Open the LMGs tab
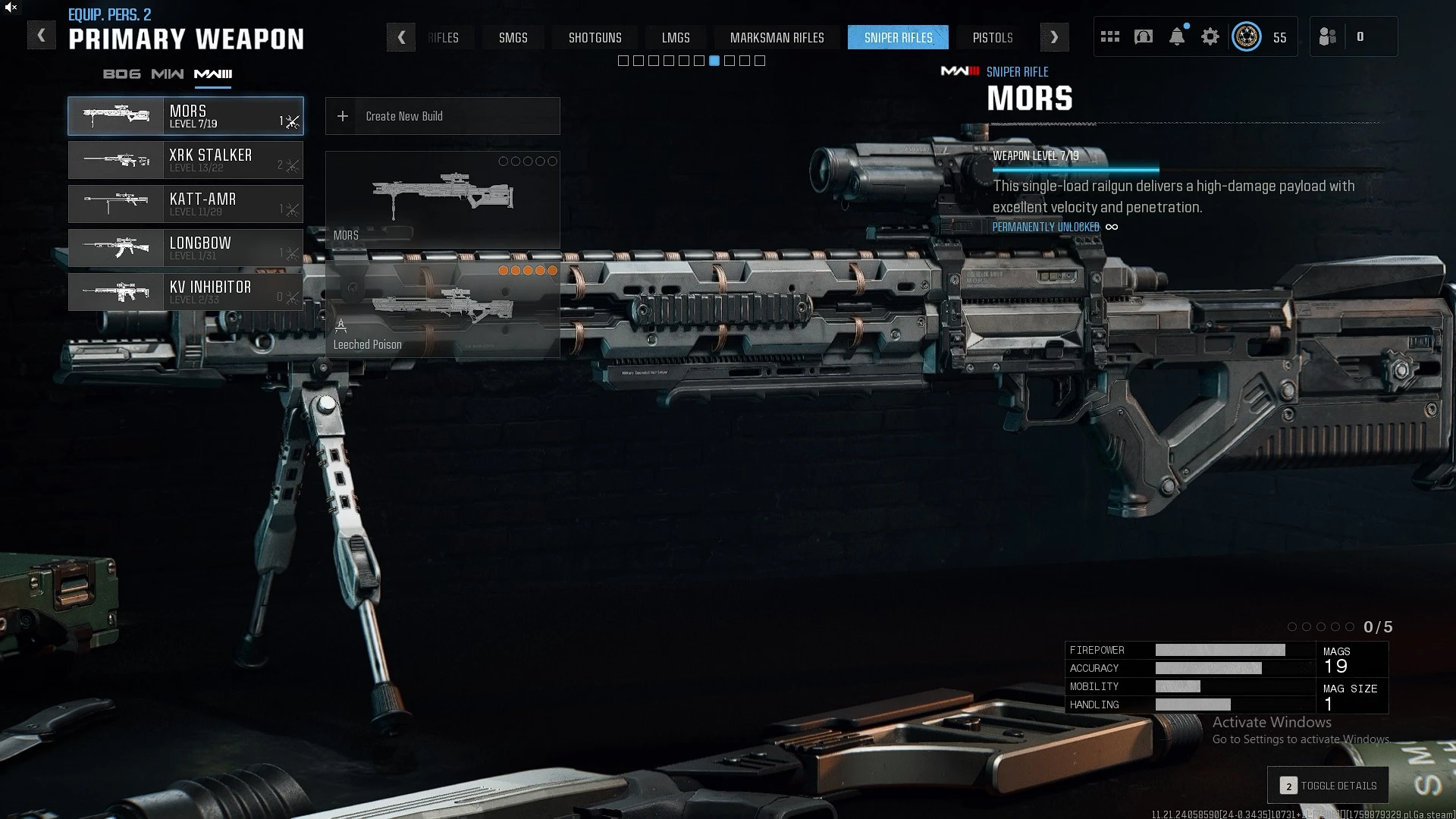This screenshot has height=819, width=1456. click(676, 37)
